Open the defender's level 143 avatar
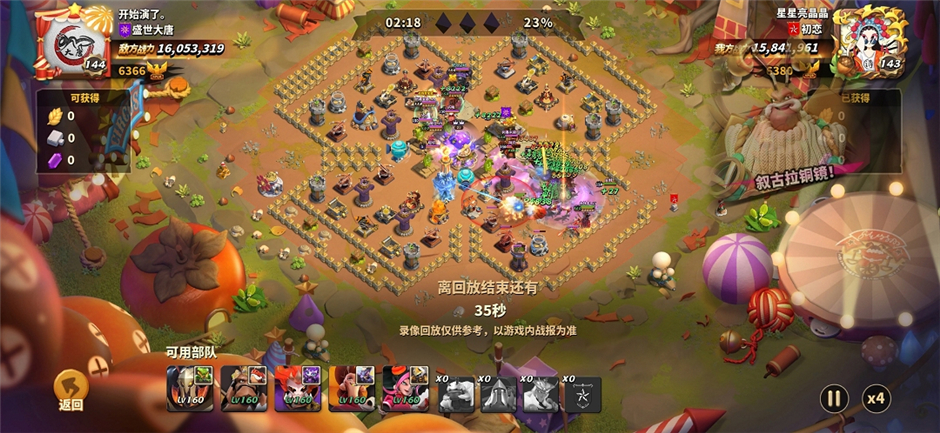The image size is (940, 433). coord(869,42)
